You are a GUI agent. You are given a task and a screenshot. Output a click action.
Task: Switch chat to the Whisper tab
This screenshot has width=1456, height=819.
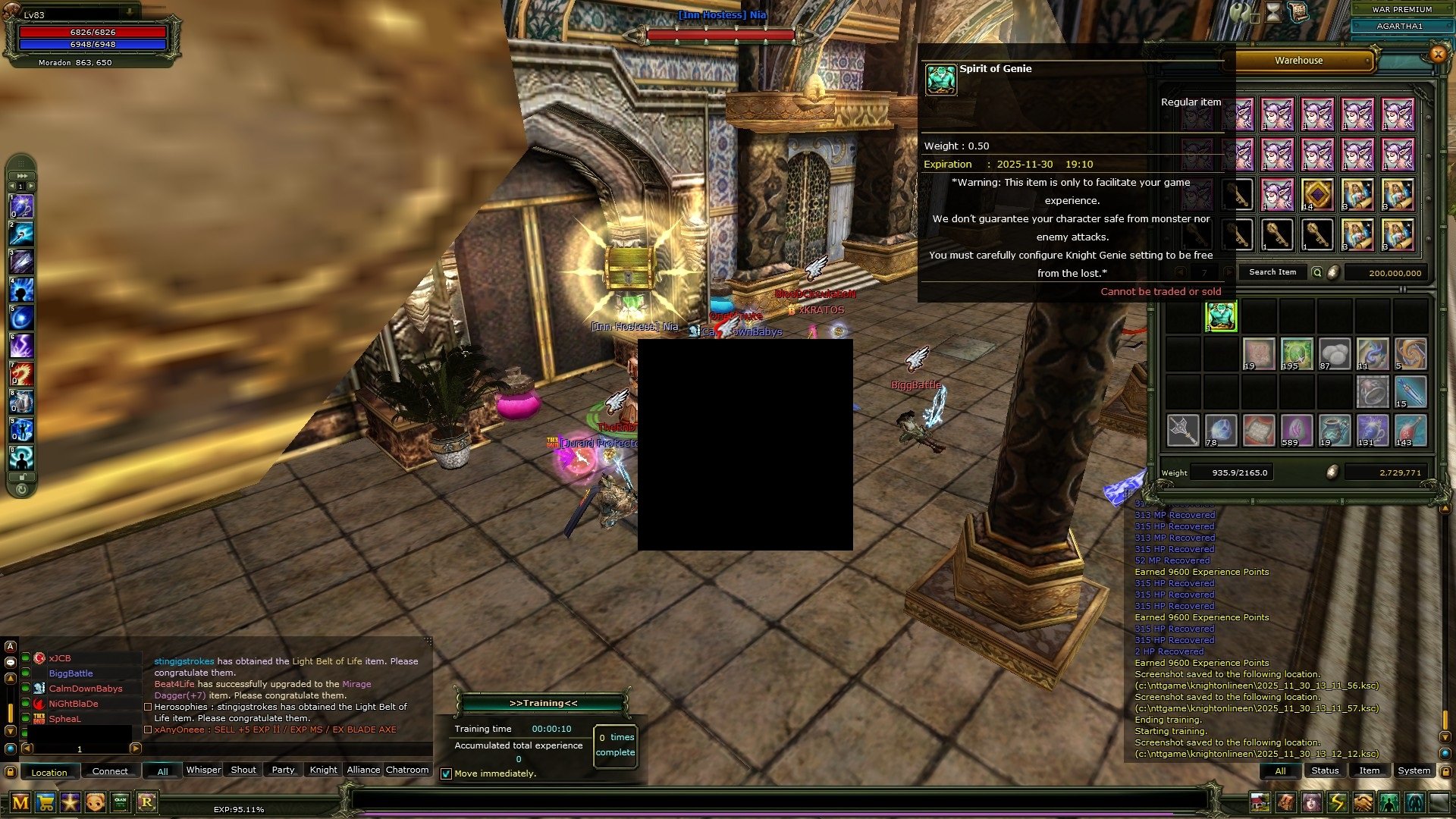pyautogui.click(x=203, y=770)
